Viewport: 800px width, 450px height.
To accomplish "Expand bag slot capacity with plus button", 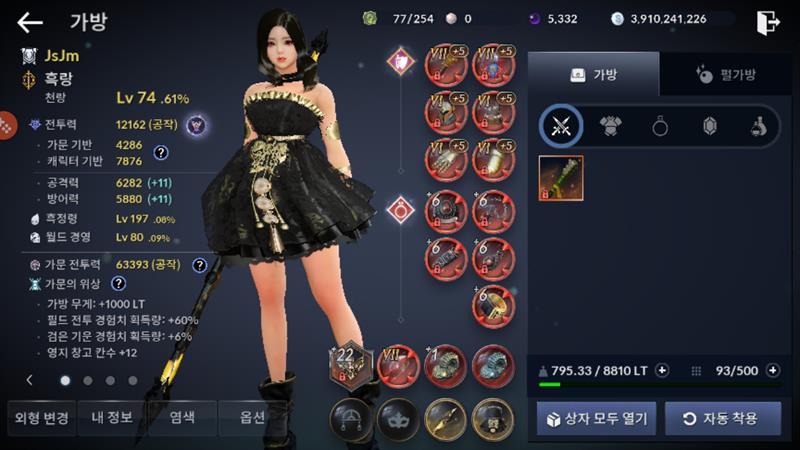I will (773, 370).
